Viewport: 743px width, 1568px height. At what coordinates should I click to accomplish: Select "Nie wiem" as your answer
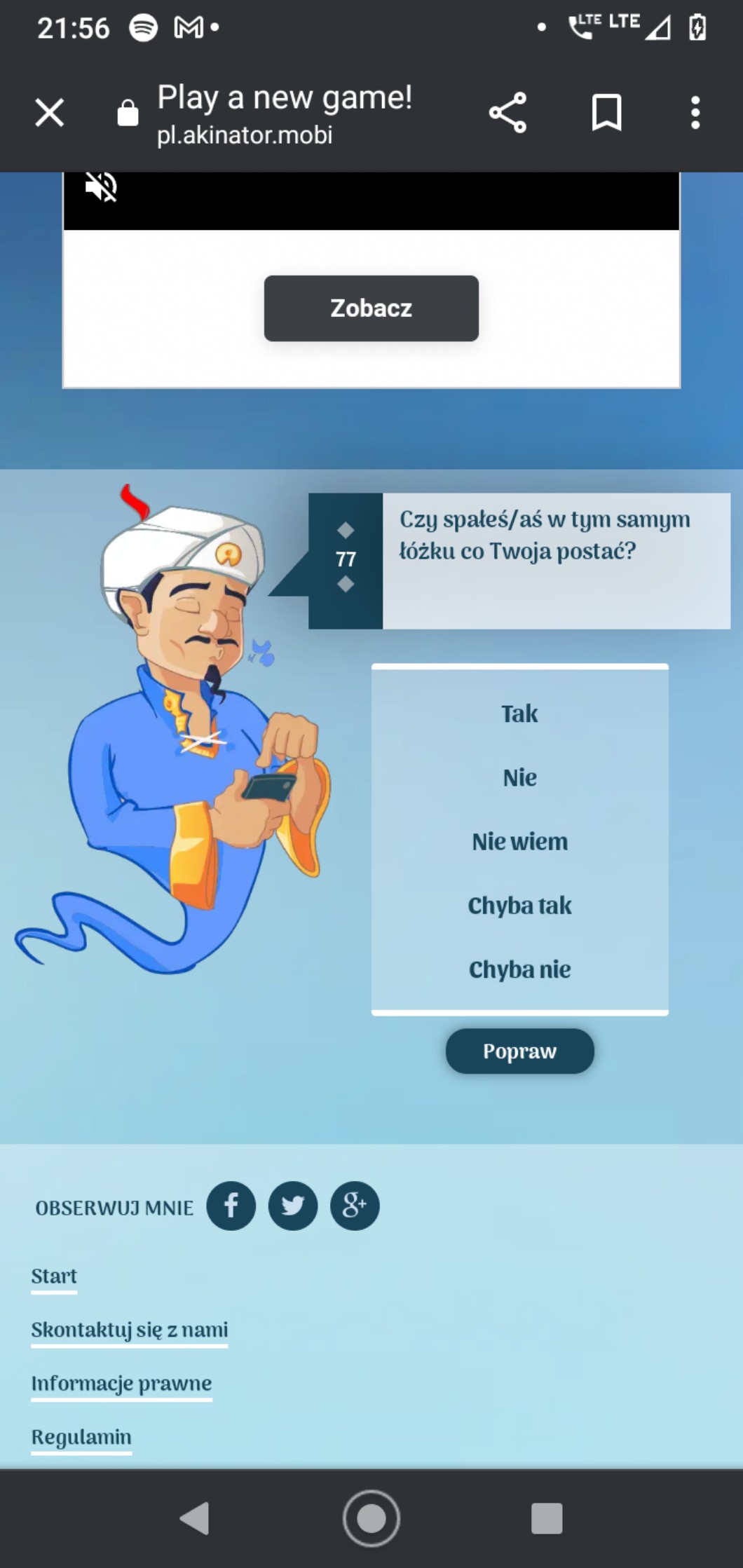[519, 841]
